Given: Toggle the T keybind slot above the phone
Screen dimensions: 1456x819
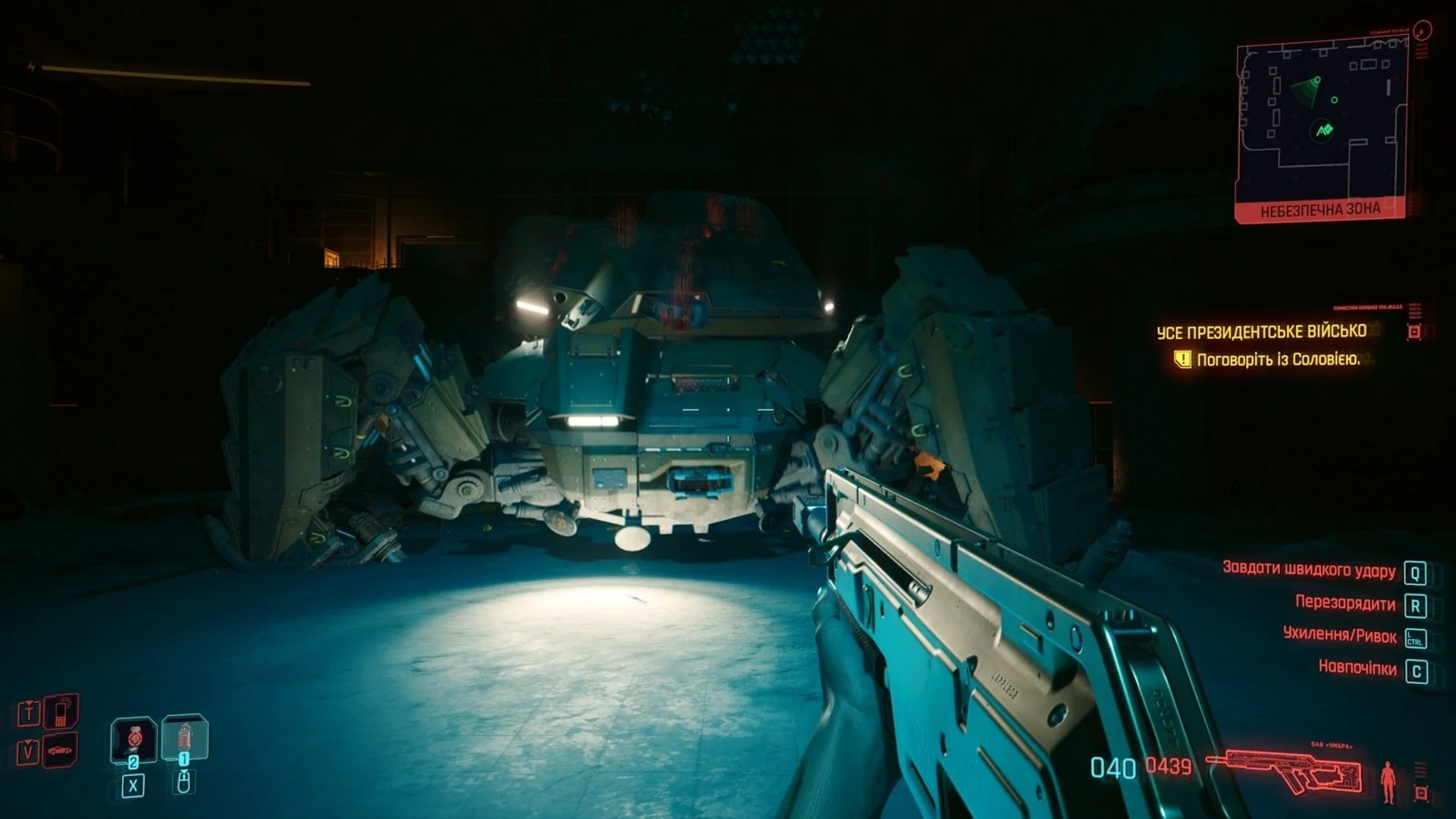Looking at the screenshot, I should (30, 714).
